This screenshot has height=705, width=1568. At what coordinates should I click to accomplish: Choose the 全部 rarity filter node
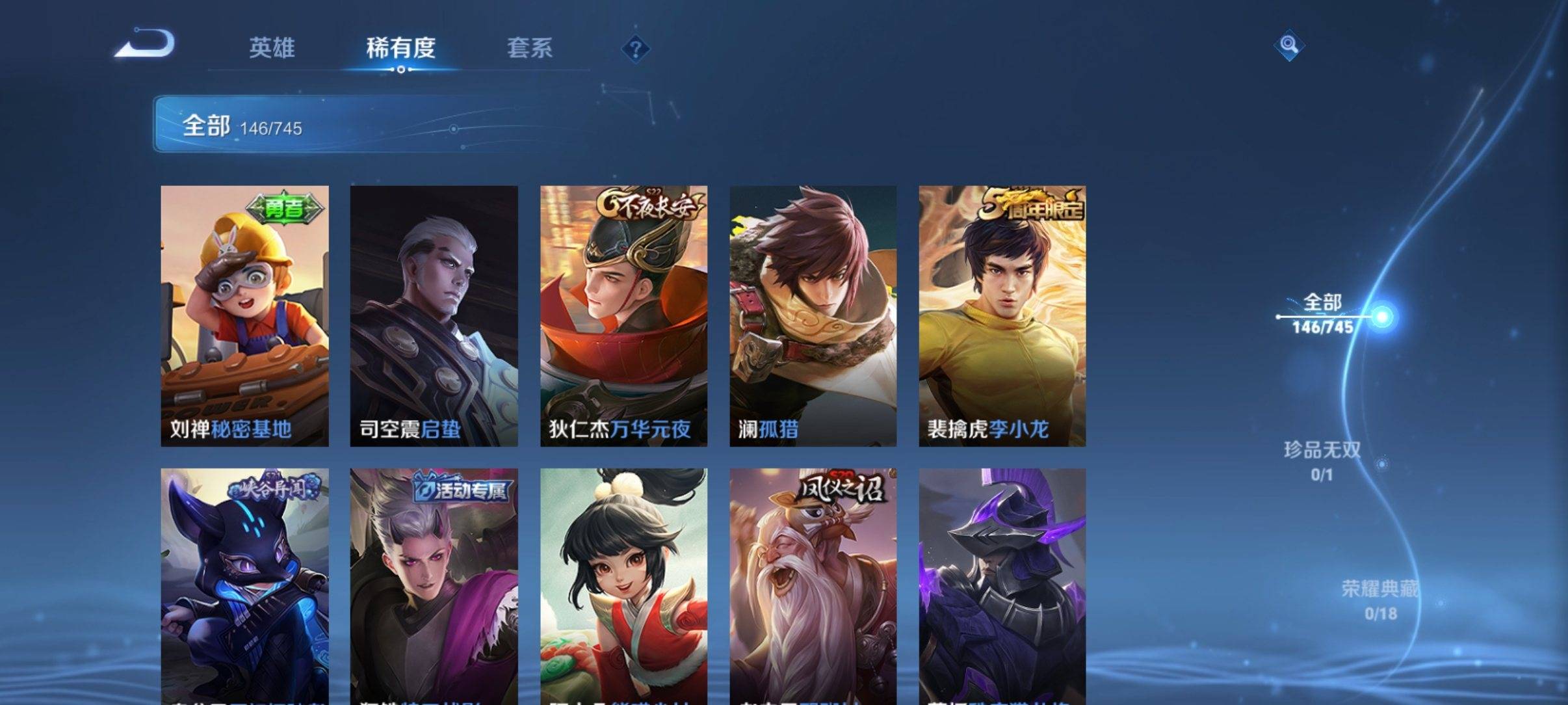click(x=1324, y=314)
